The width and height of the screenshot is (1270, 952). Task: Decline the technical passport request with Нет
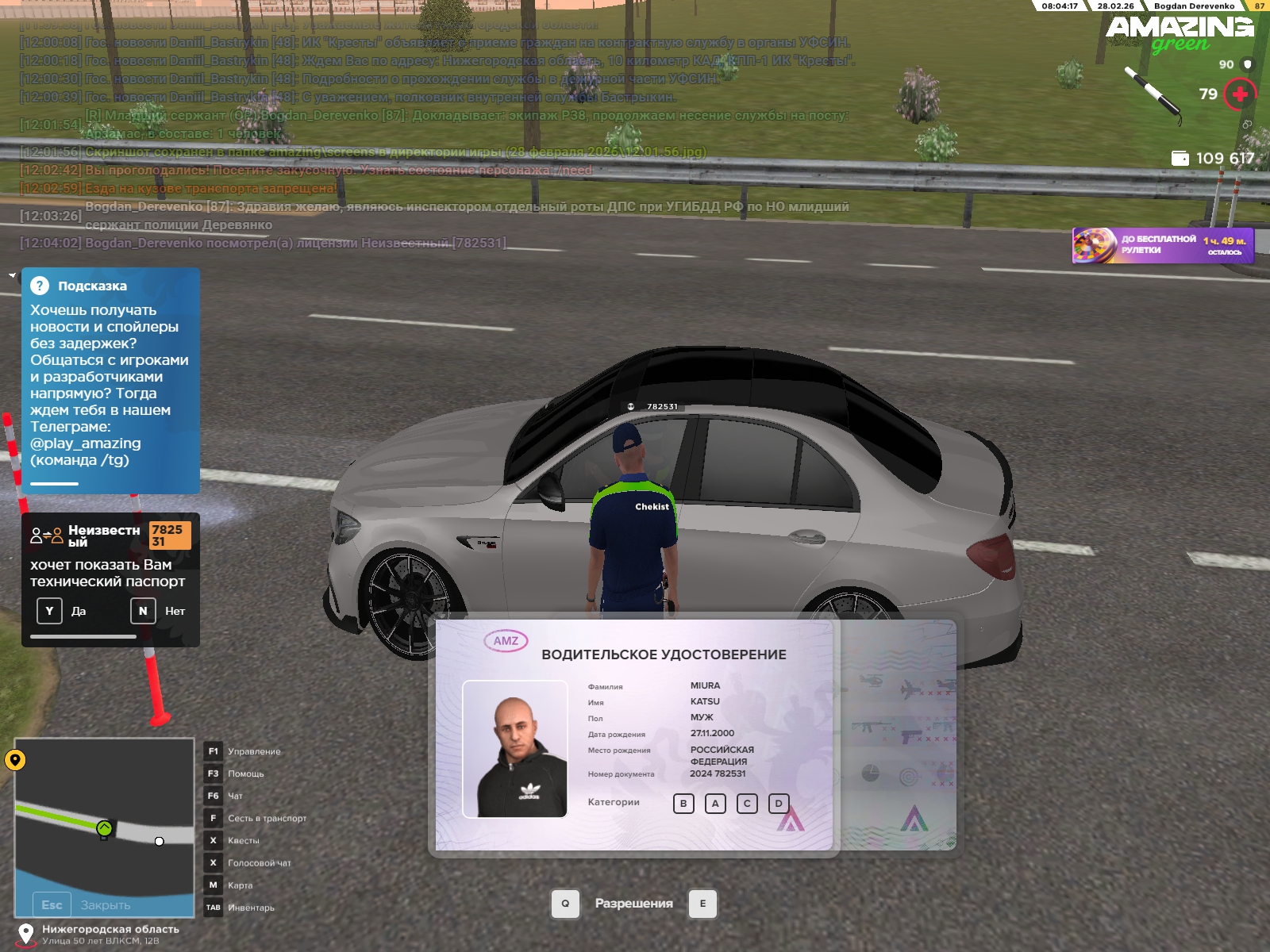tap(143, 611)
